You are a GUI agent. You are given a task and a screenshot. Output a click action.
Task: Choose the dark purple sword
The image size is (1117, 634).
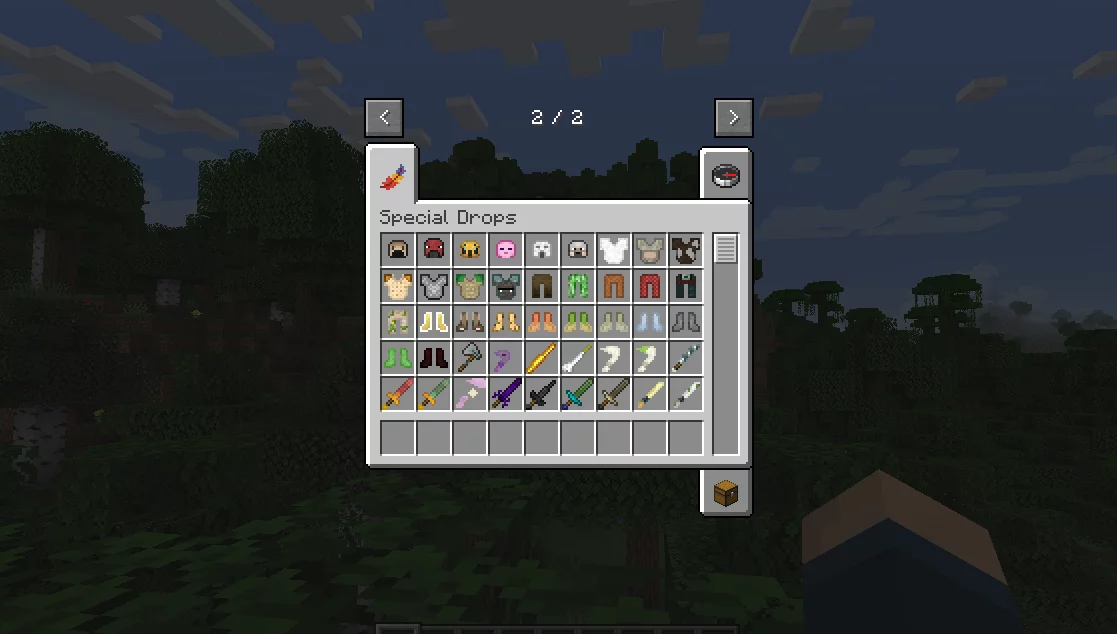pyautogui.click(x=505, y=394)
